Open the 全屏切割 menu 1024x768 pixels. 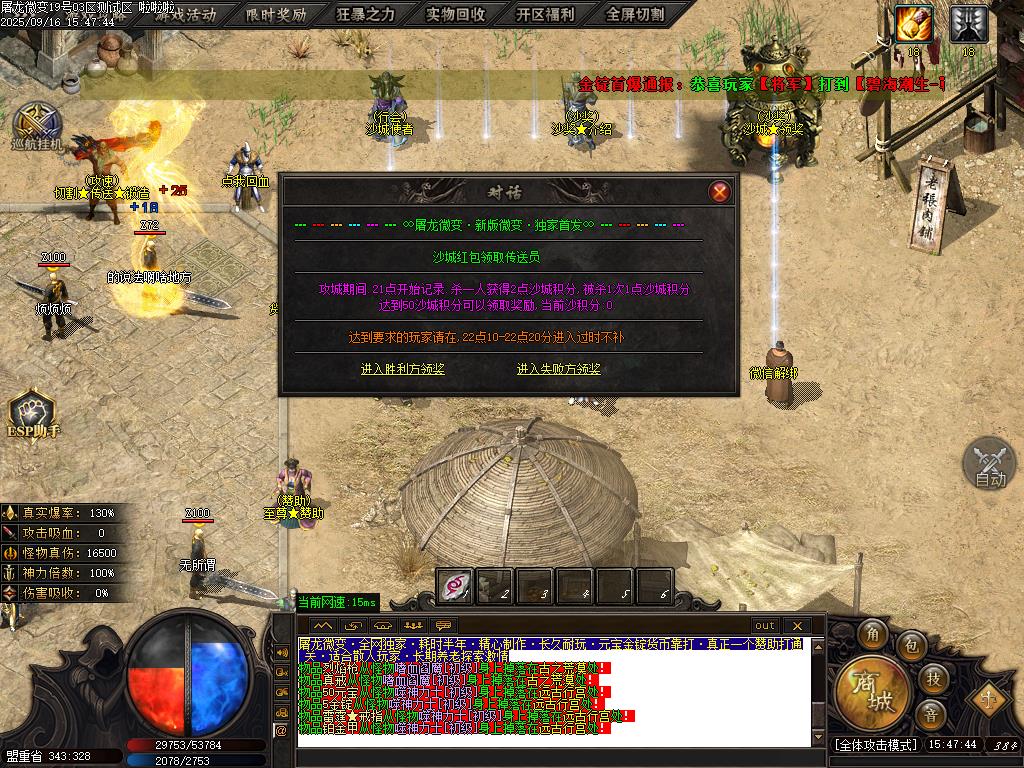click(x=636, y=14)
